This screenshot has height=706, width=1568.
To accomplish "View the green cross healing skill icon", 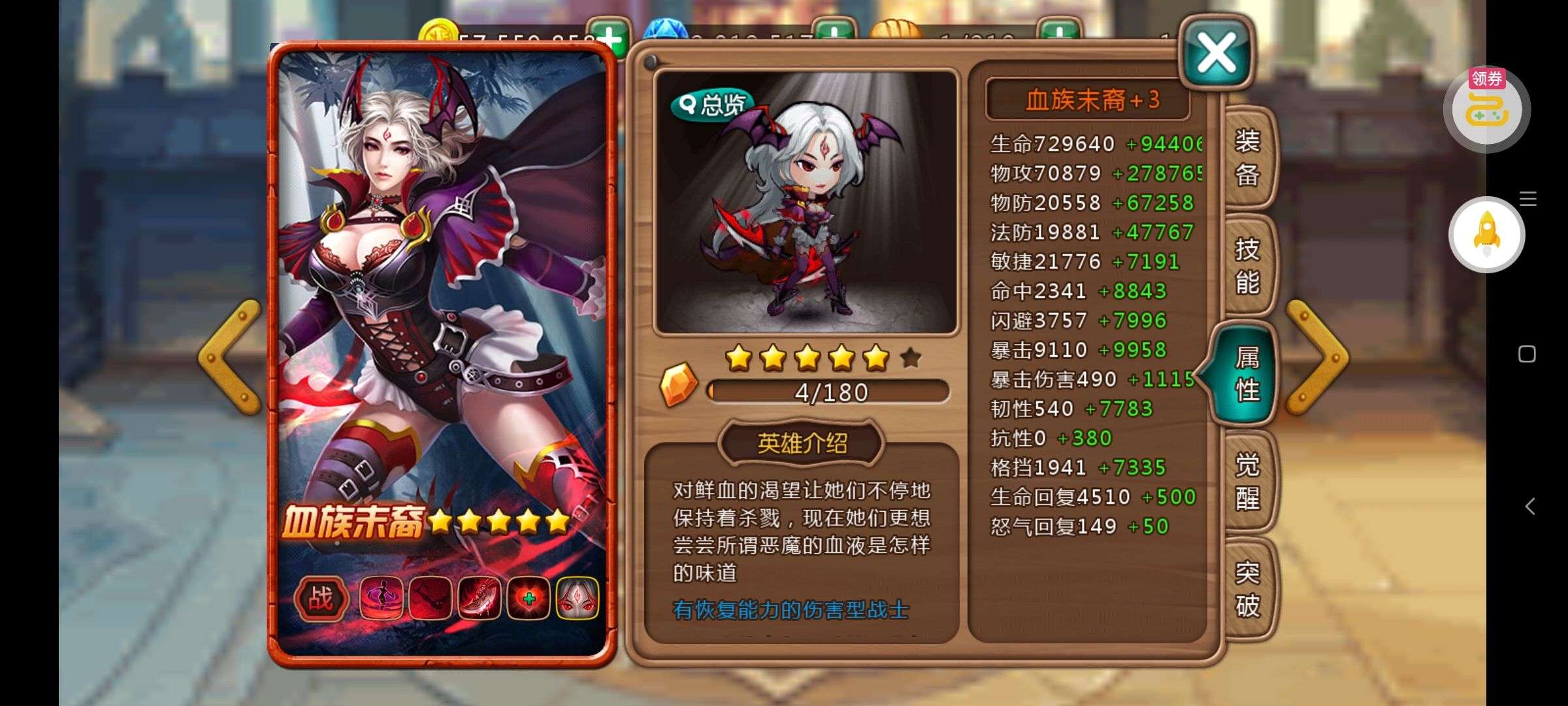I will click(529, 598).
